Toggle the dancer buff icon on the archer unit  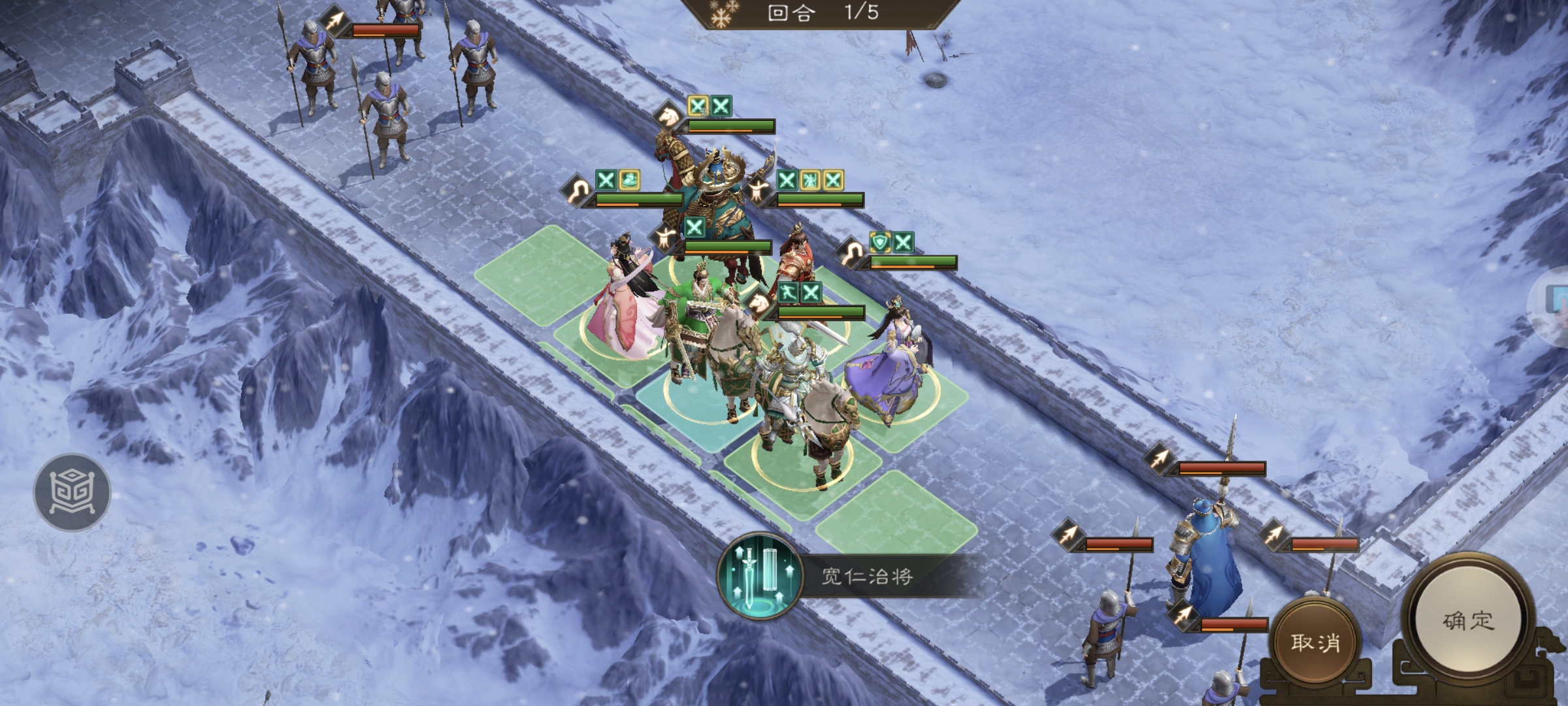coord(810,181)
